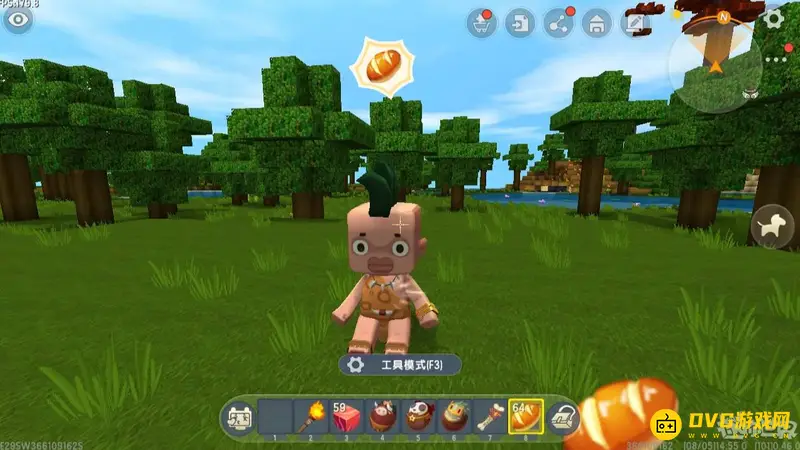The height and width of the screenshot is (450, 800).
Task: Select the orange-faced egg slot
Action: click(455, 416)
